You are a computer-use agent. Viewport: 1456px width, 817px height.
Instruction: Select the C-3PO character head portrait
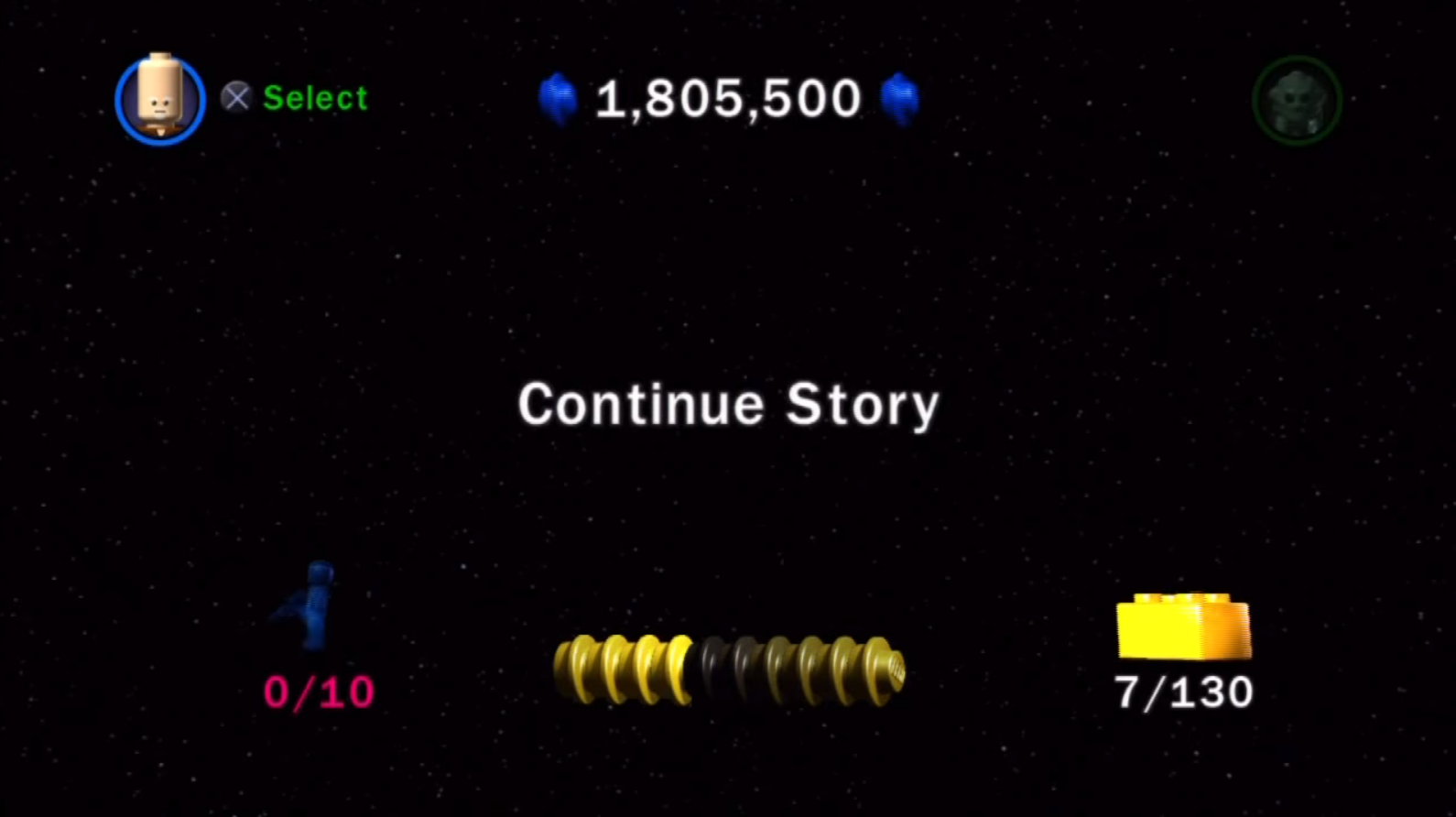pyautogui.click(x=159, y=99)
